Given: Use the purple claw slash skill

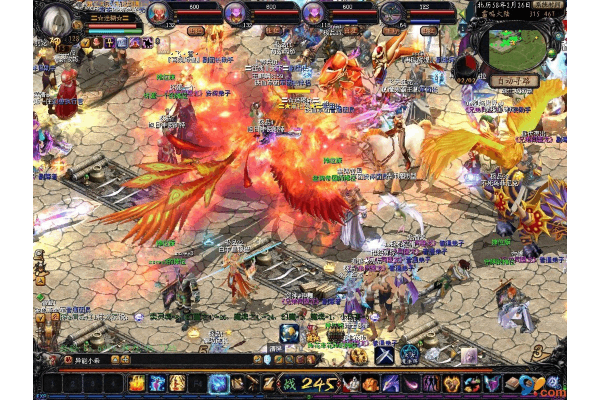Looking at the screenshot, I should (390, 383).
